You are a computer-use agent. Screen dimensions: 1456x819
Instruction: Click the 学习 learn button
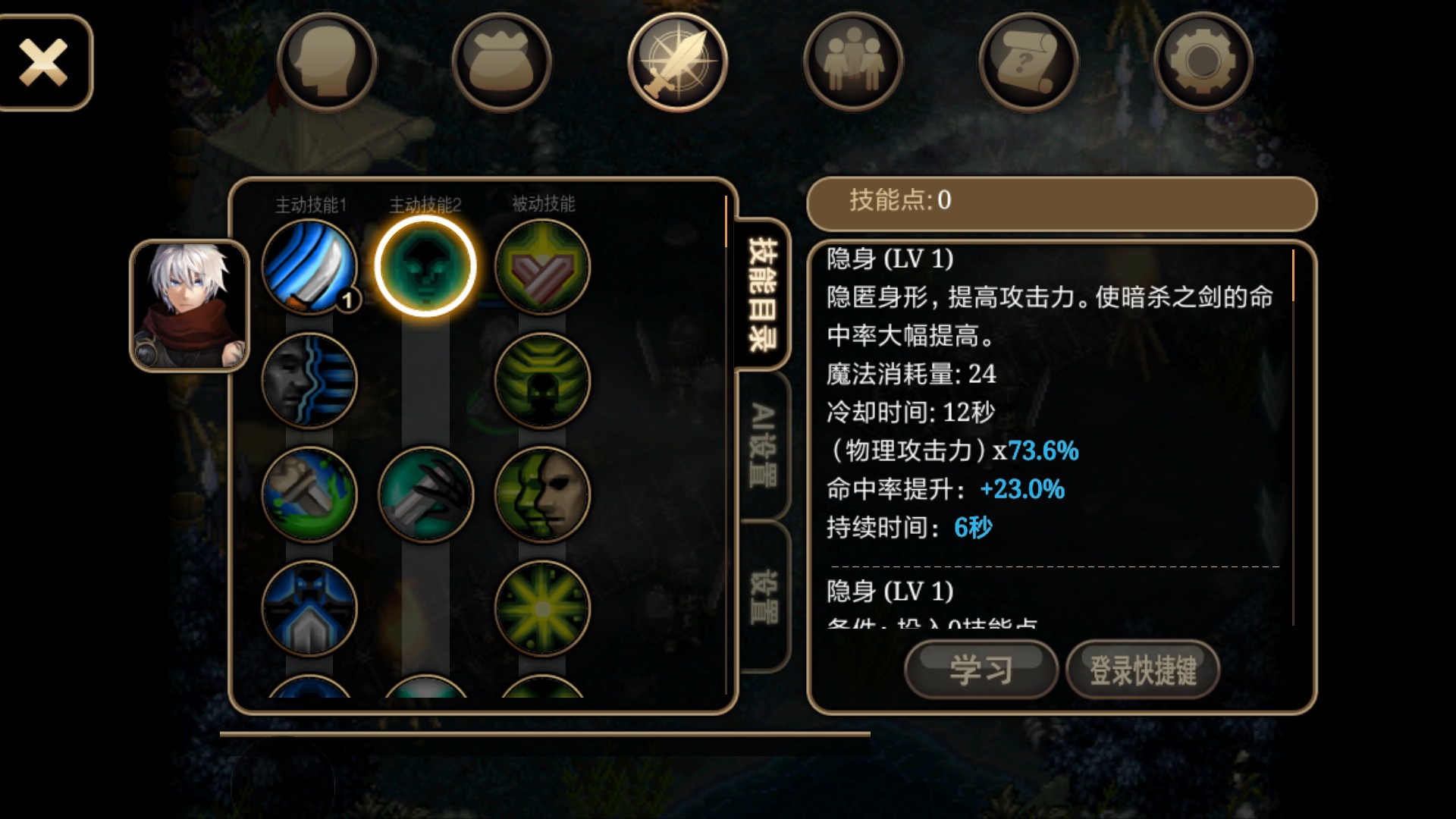click(x=981, y=670)
